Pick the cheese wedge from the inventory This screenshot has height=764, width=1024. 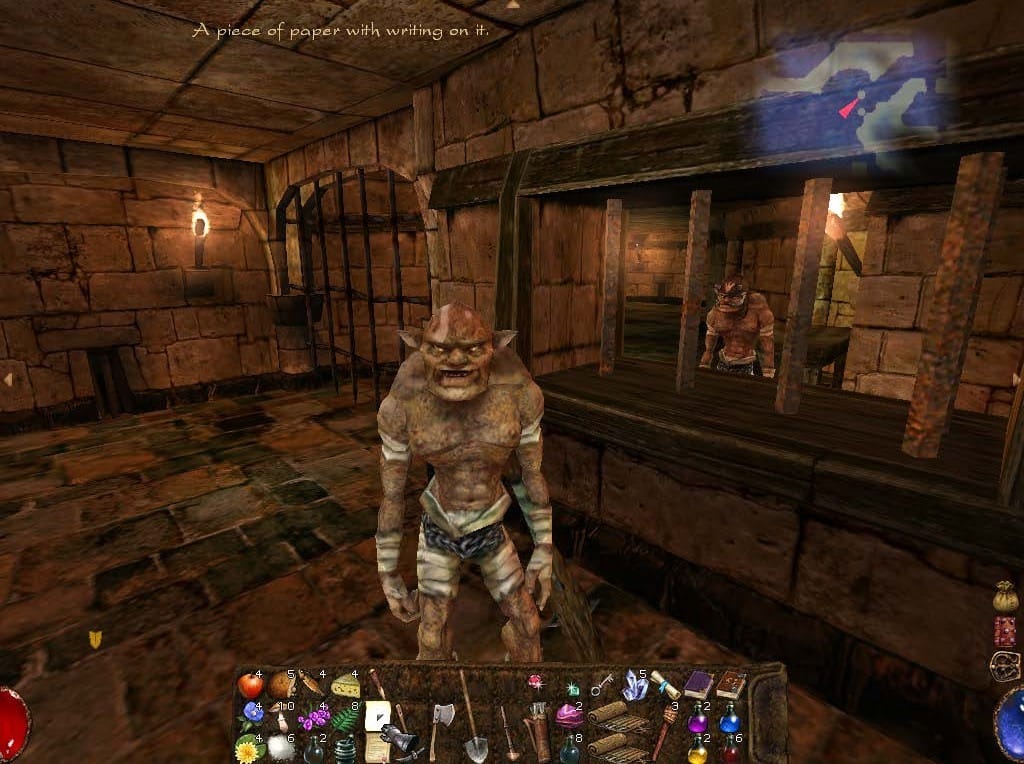coord(345,686)
